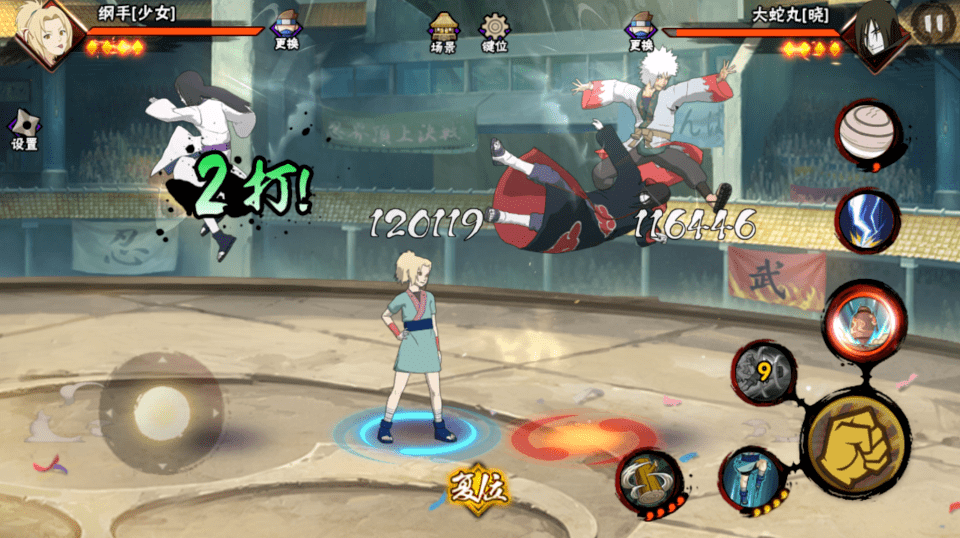Tap the 复位 reset button

coord(479,489)
